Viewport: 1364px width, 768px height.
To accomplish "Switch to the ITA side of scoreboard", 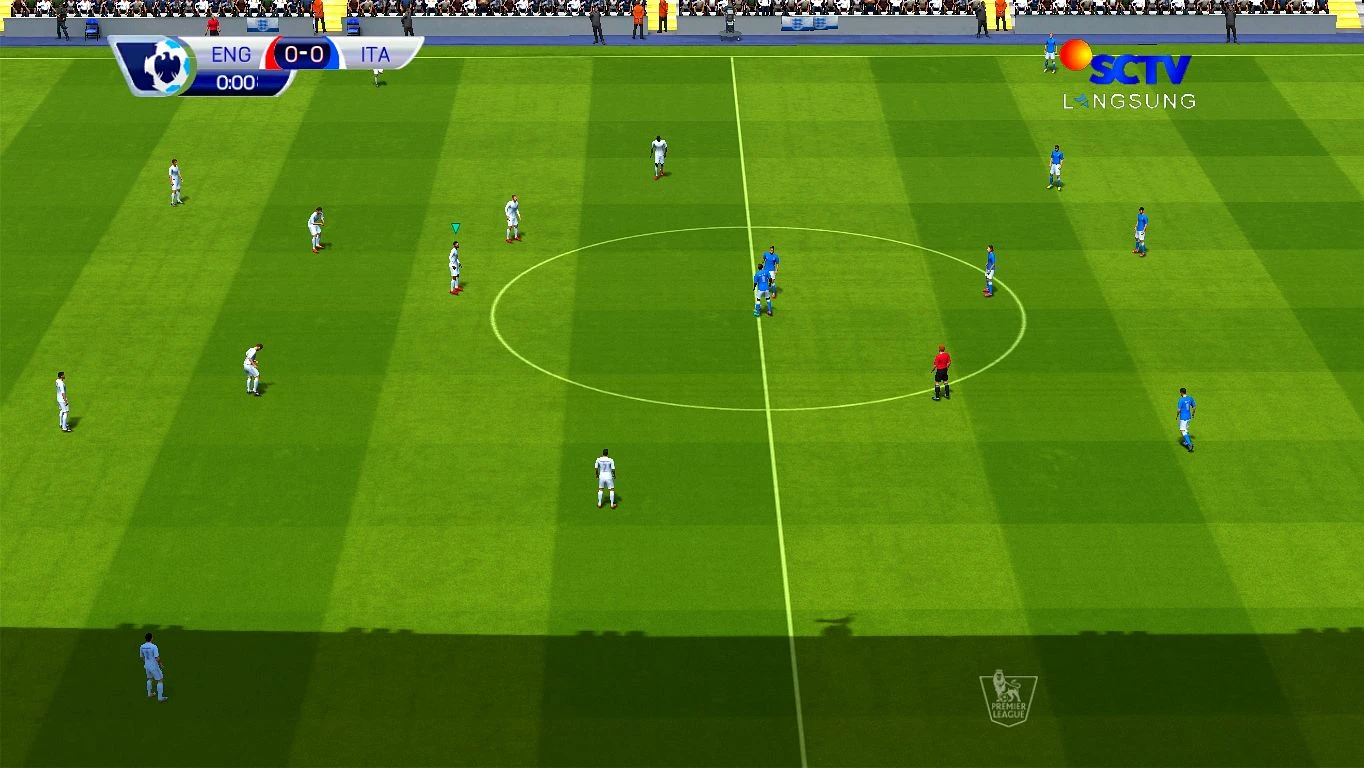I will tap(377, 55).
